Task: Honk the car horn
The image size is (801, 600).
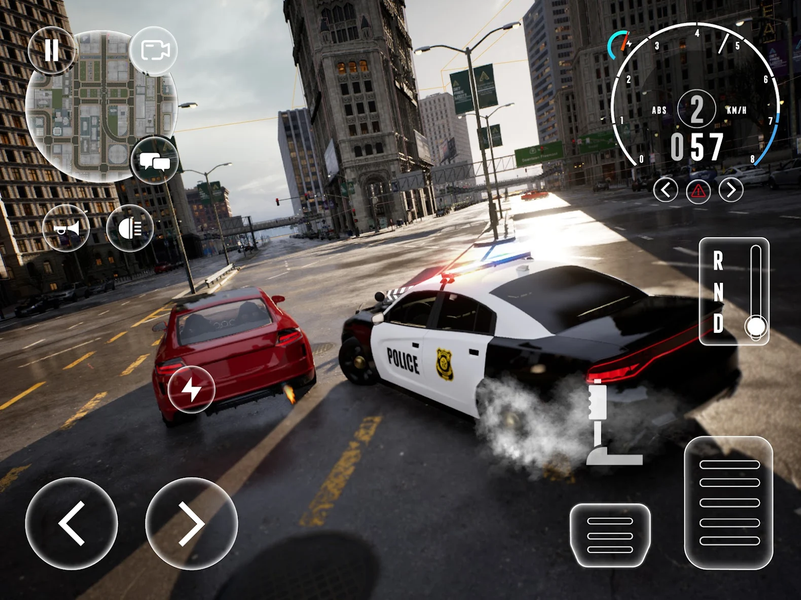Action: point(66,229)
